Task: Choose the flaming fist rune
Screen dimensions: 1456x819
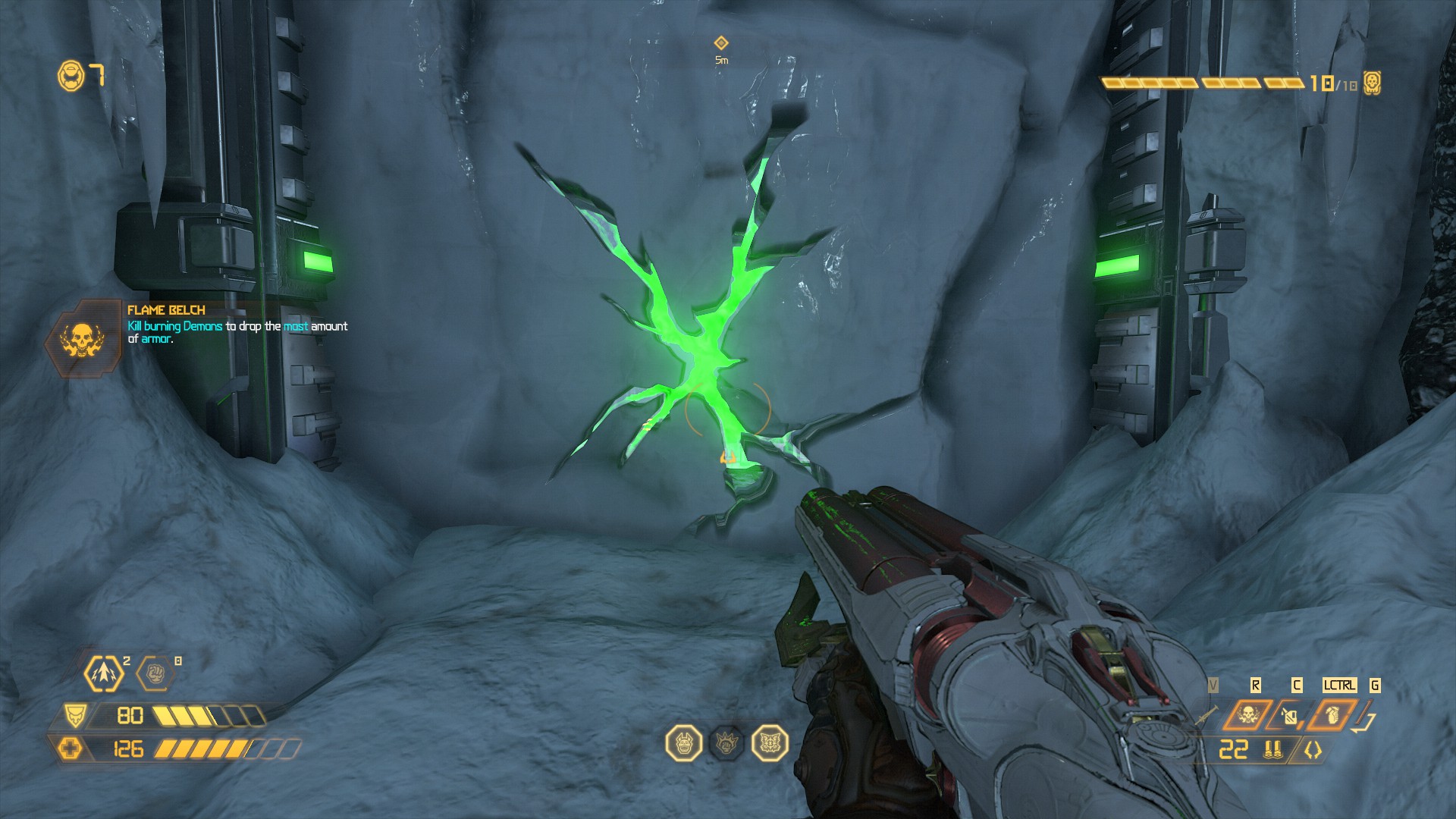Action: click(726, 743)
